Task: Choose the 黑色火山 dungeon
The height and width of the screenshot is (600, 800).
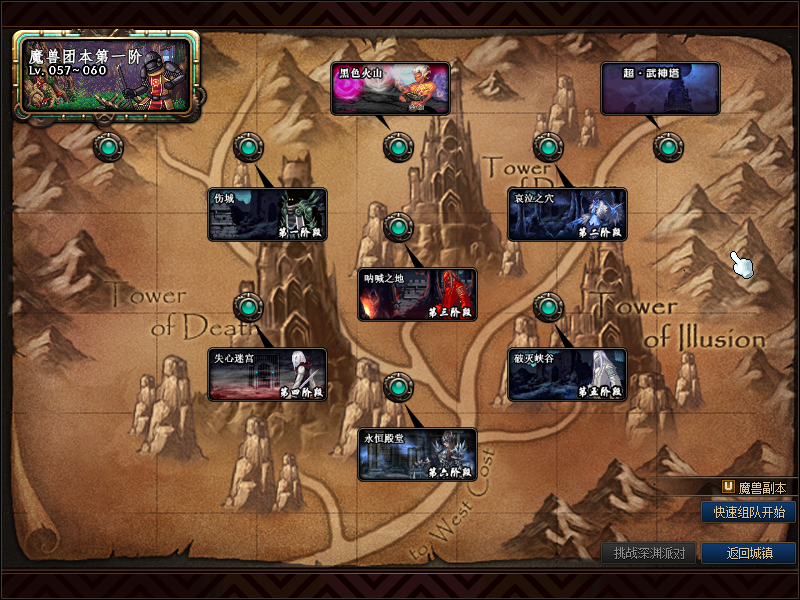Action: point(390,88)
